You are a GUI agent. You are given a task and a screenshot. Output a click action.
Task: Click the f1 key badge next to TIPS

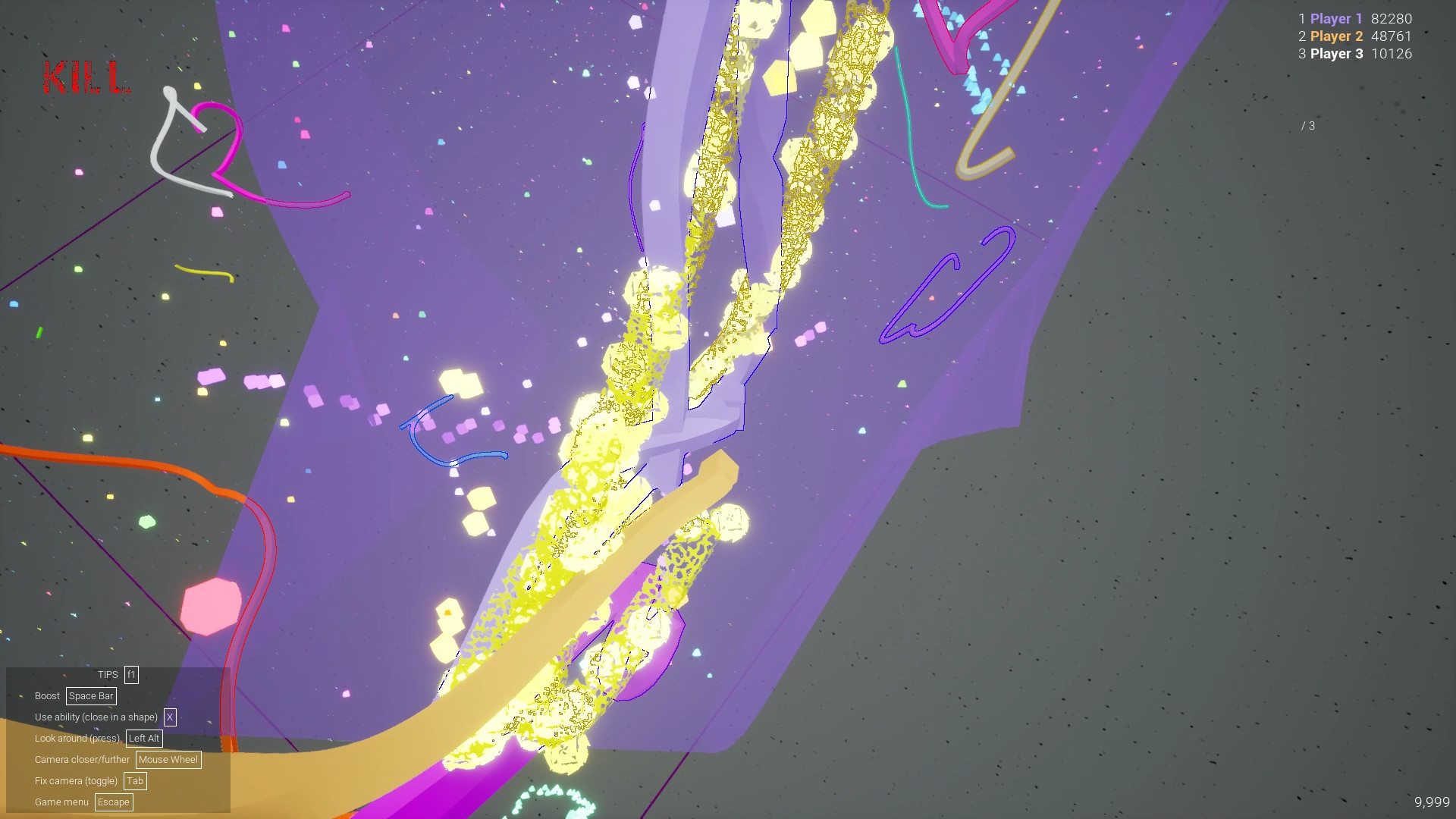click(131, 674)
